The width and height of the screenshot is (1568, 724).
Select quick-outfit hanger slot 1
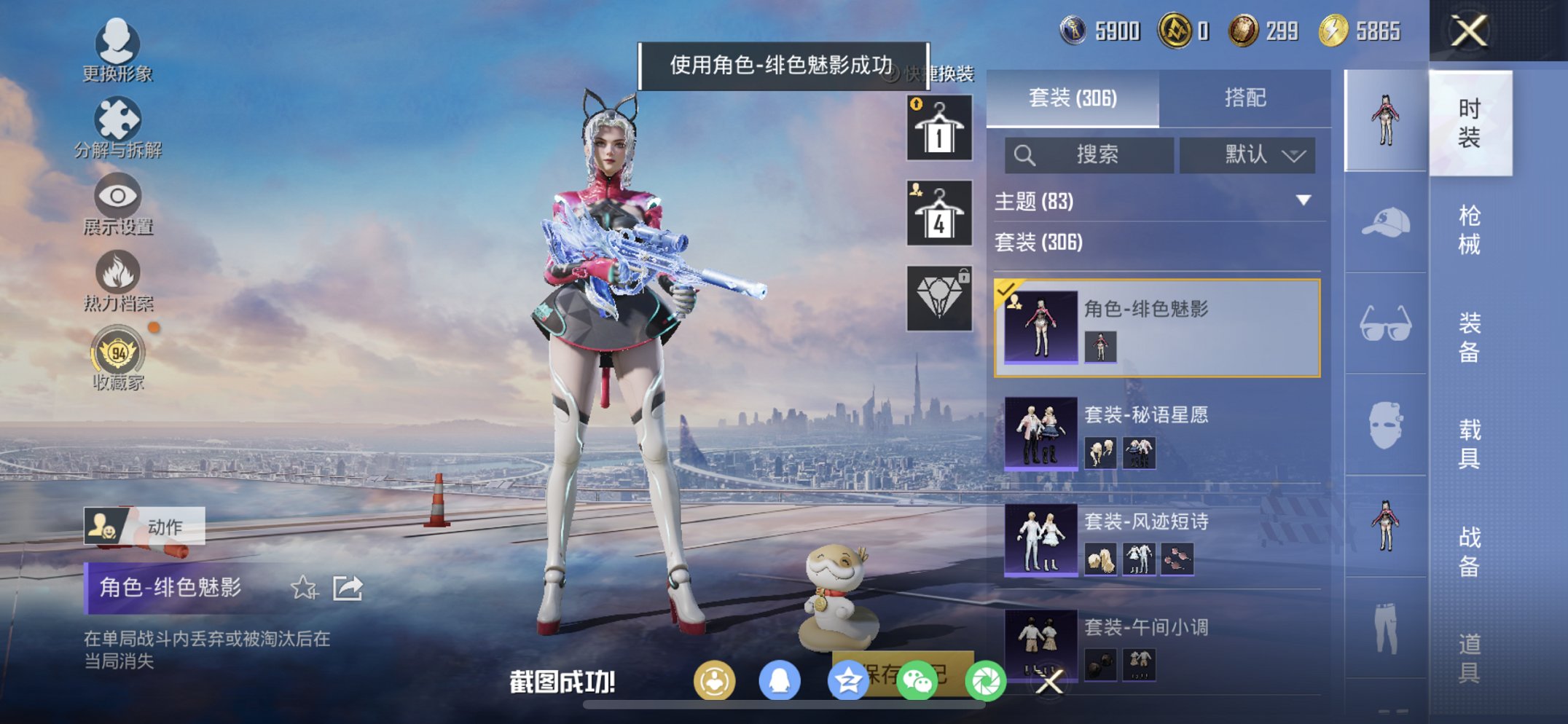point(938,130)
